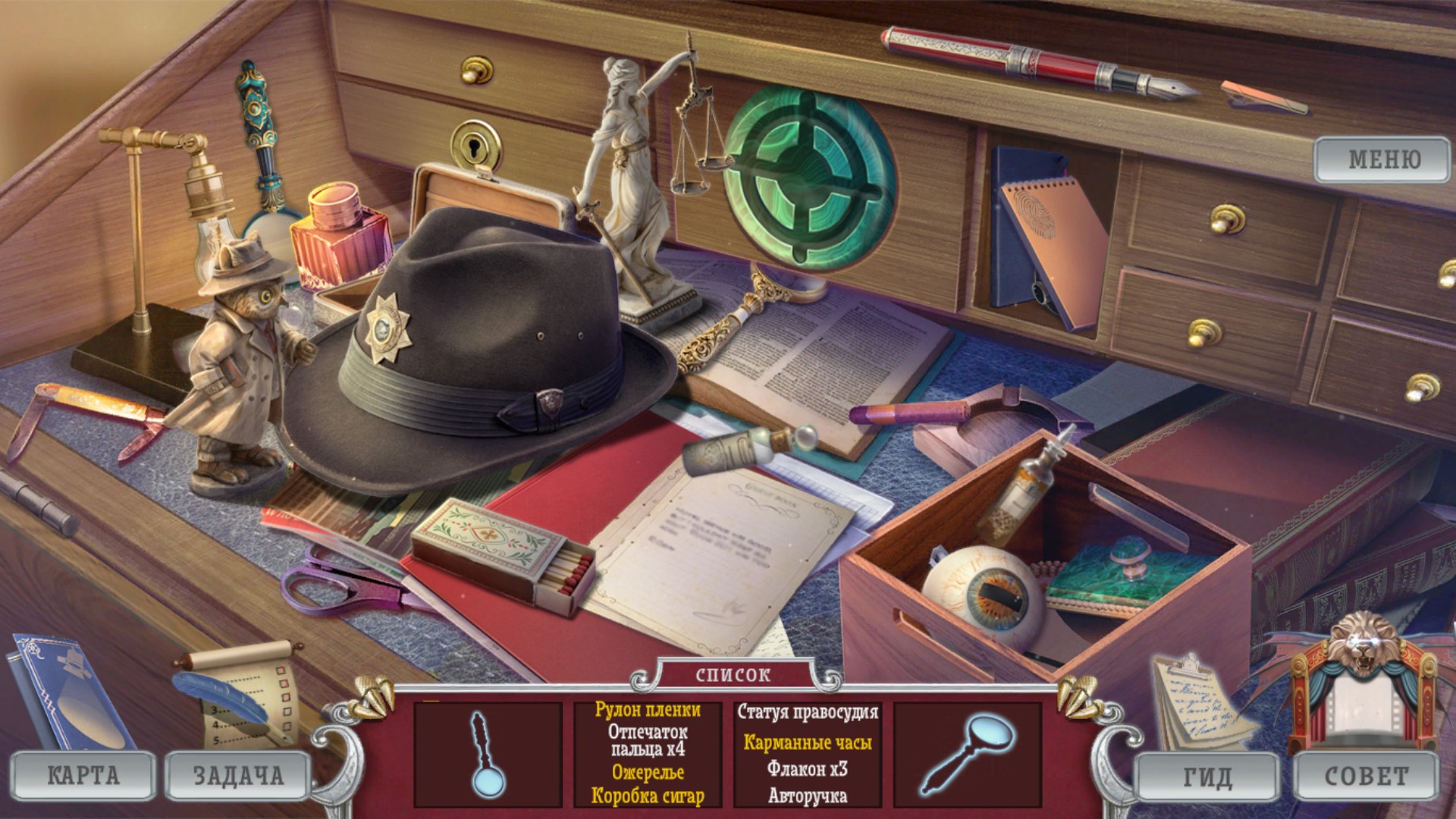Open the ГИД guide button
Image resolution: width=1456 pixels, height=819 pixels.
(1208, 777)
